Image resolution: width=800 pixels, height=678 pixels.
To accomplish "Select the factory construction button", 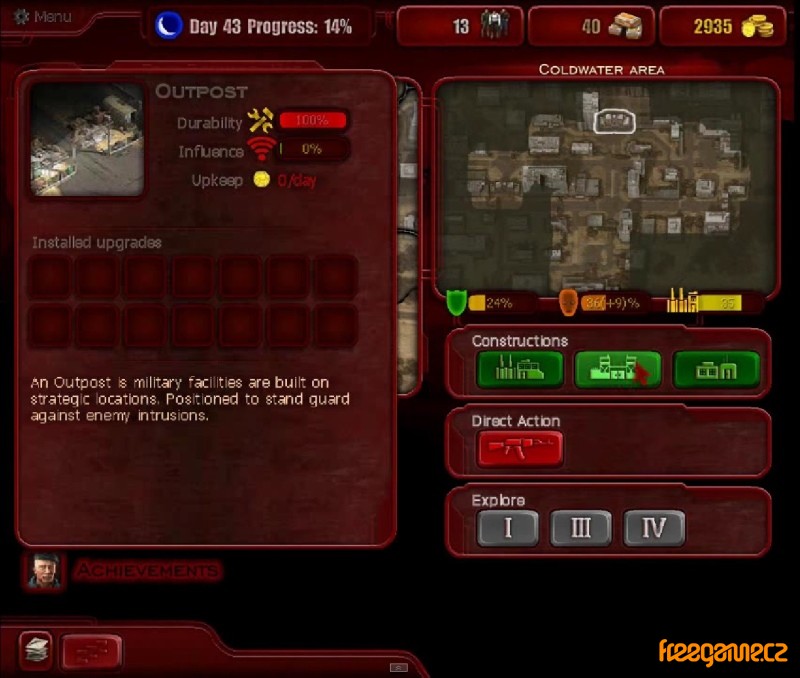I will pyautogui.click(x=519, y=370).
